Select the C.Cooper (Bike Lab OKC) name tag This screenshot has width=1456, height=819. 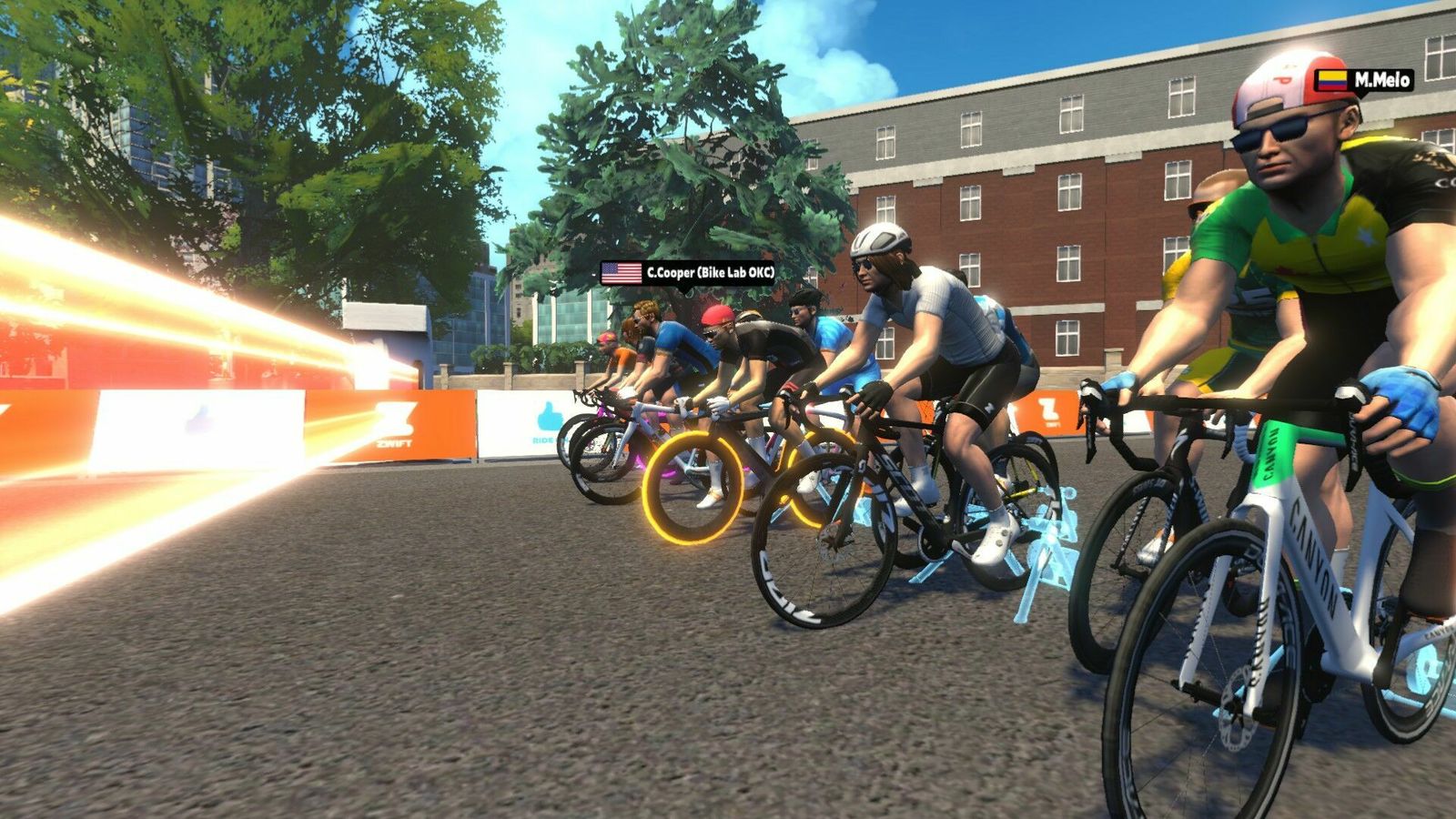688,273
